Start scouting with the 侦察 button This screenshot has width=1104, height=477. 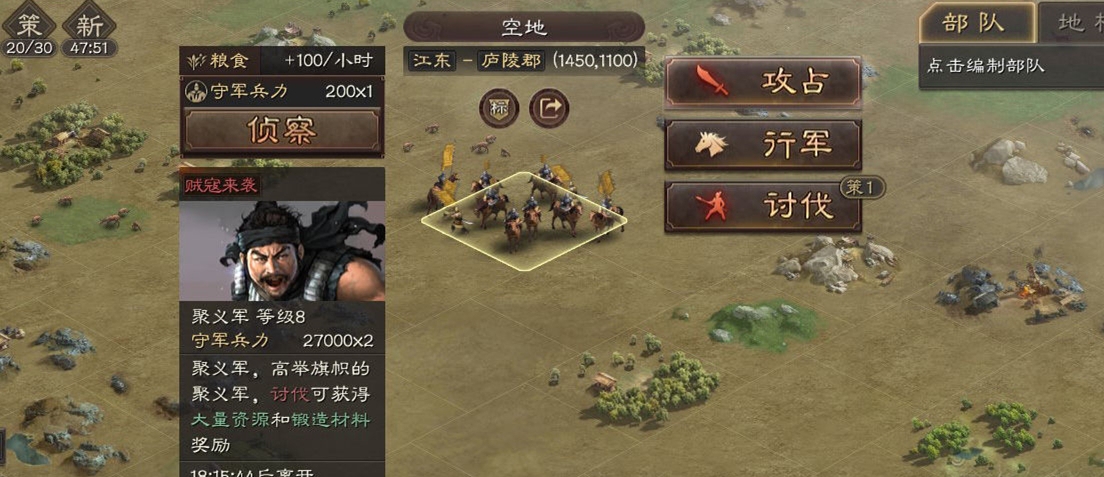tap(281, 130)
